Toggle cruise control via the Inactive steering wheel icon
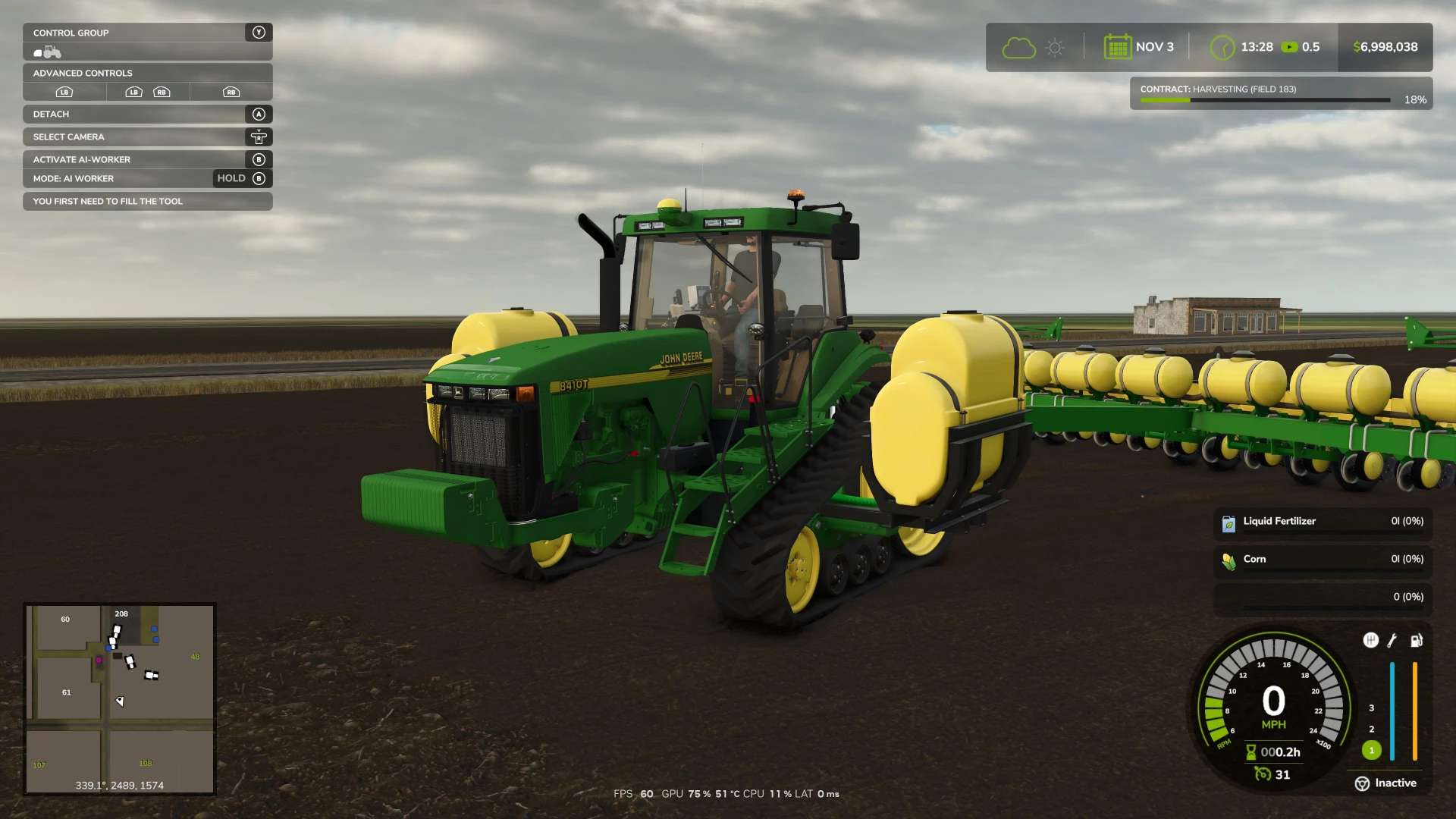1456x819 pixels. coord(1363,783)
